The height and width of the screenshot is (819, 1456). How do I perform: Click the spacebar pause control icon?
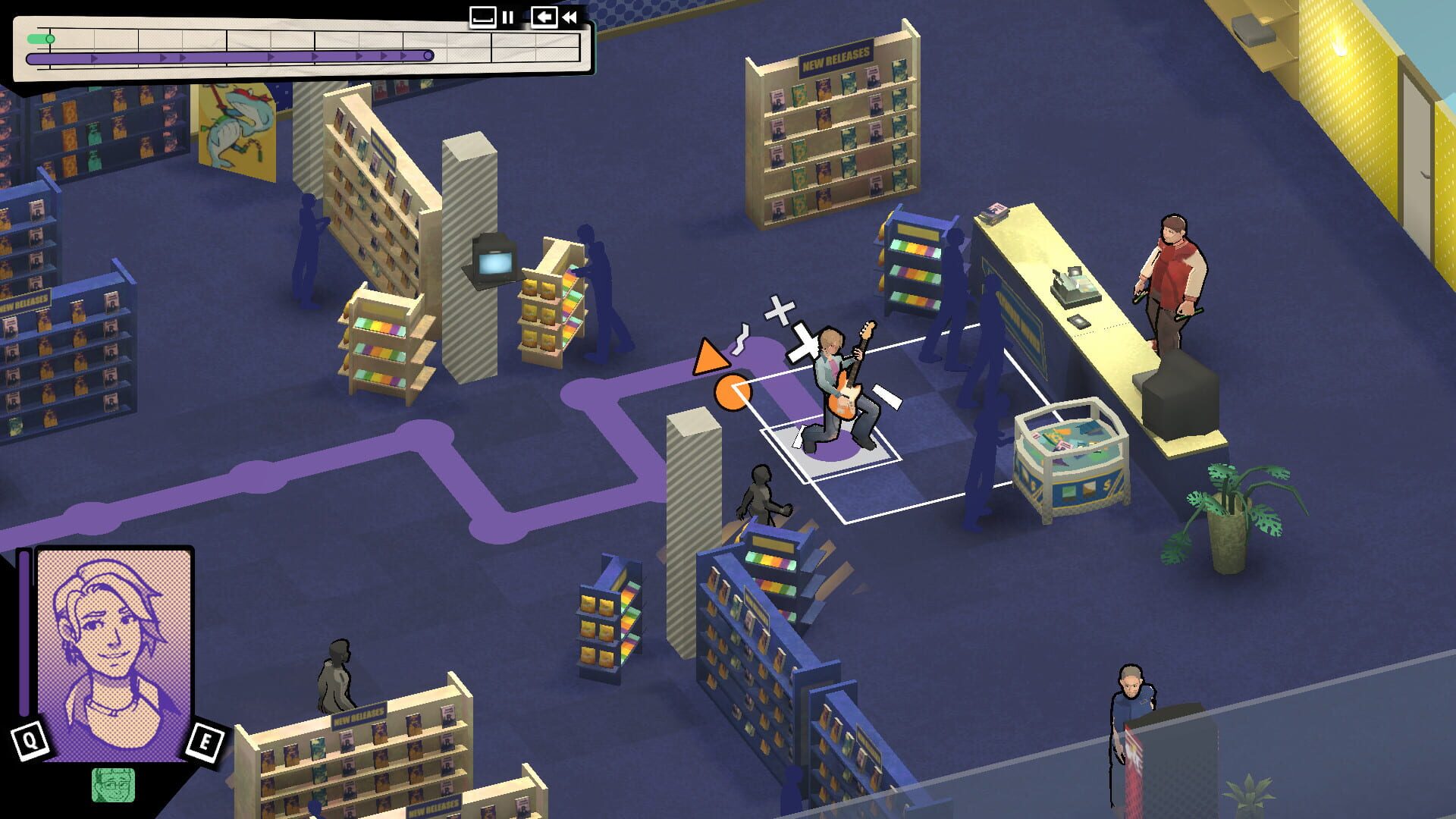click(483, 17)
